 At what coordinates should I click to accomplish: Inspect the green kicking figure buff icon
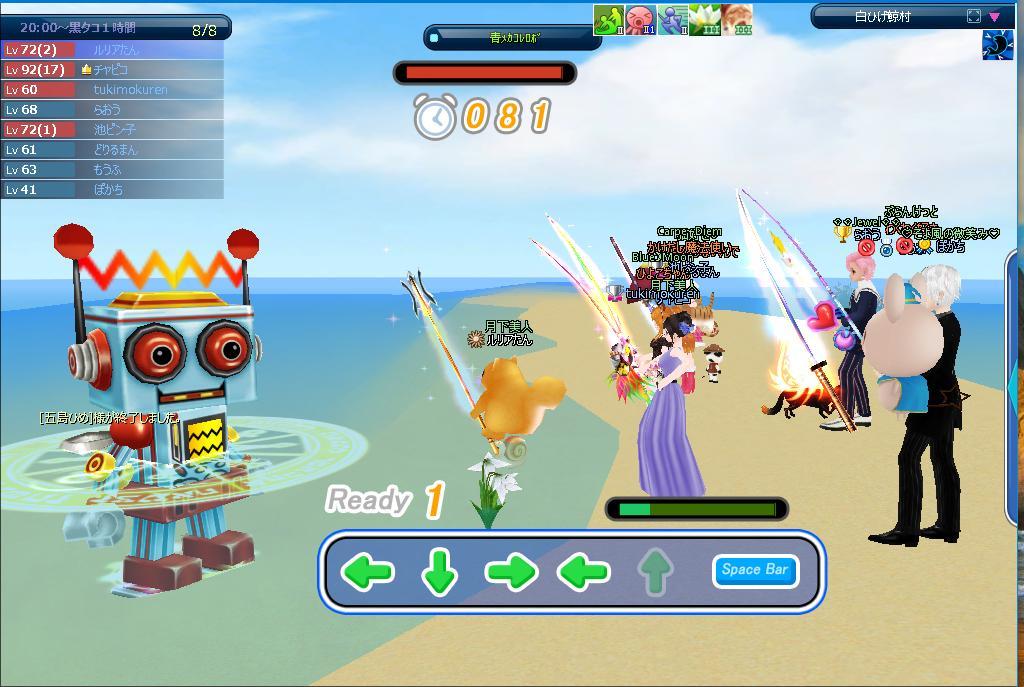coord(608,20)
